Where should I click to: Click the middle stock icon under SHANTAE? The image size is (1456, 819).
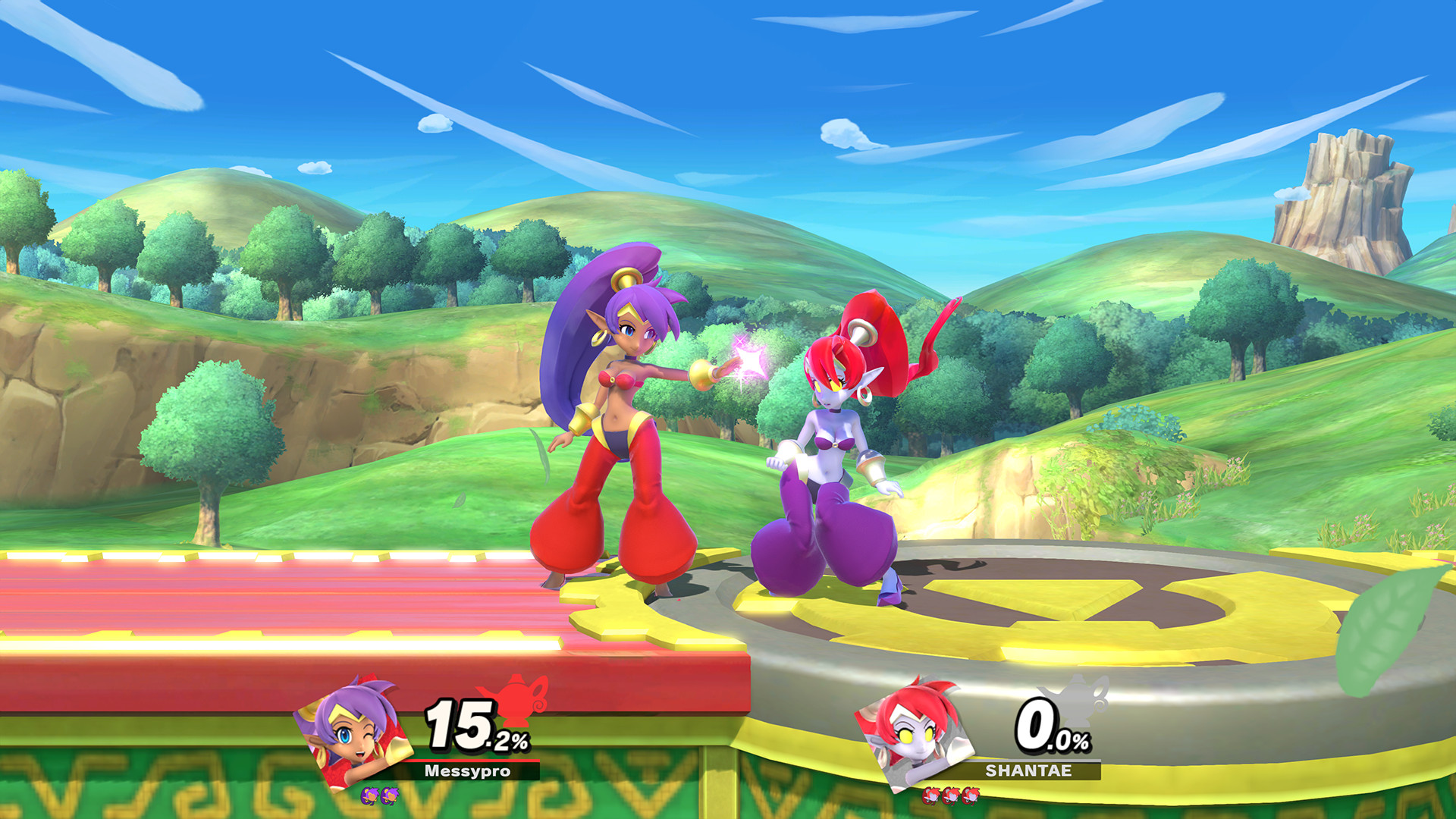pos(951,796)
